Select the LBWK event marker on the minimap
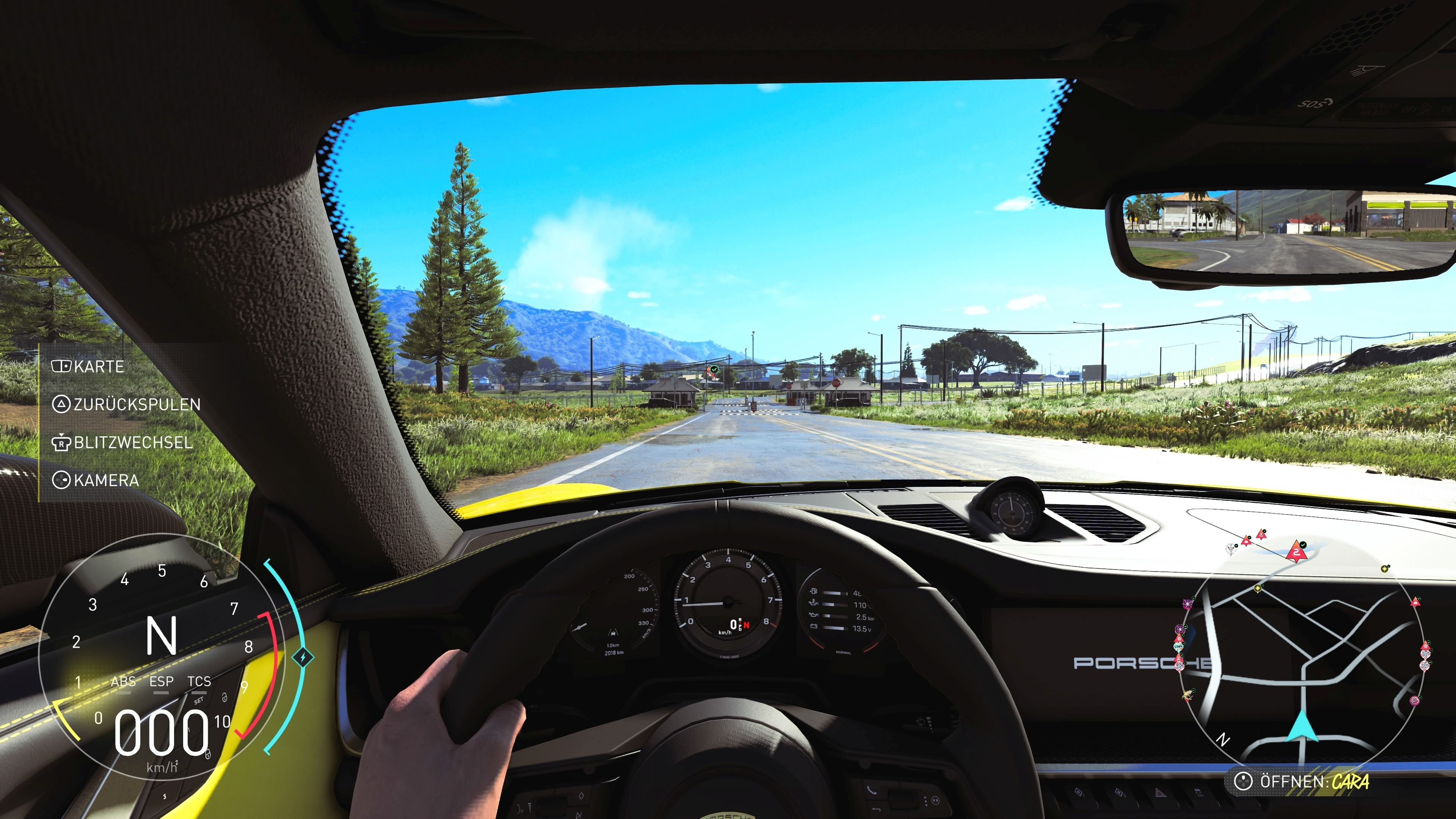The image size is (1456, 819). [x=1179, y=646]
